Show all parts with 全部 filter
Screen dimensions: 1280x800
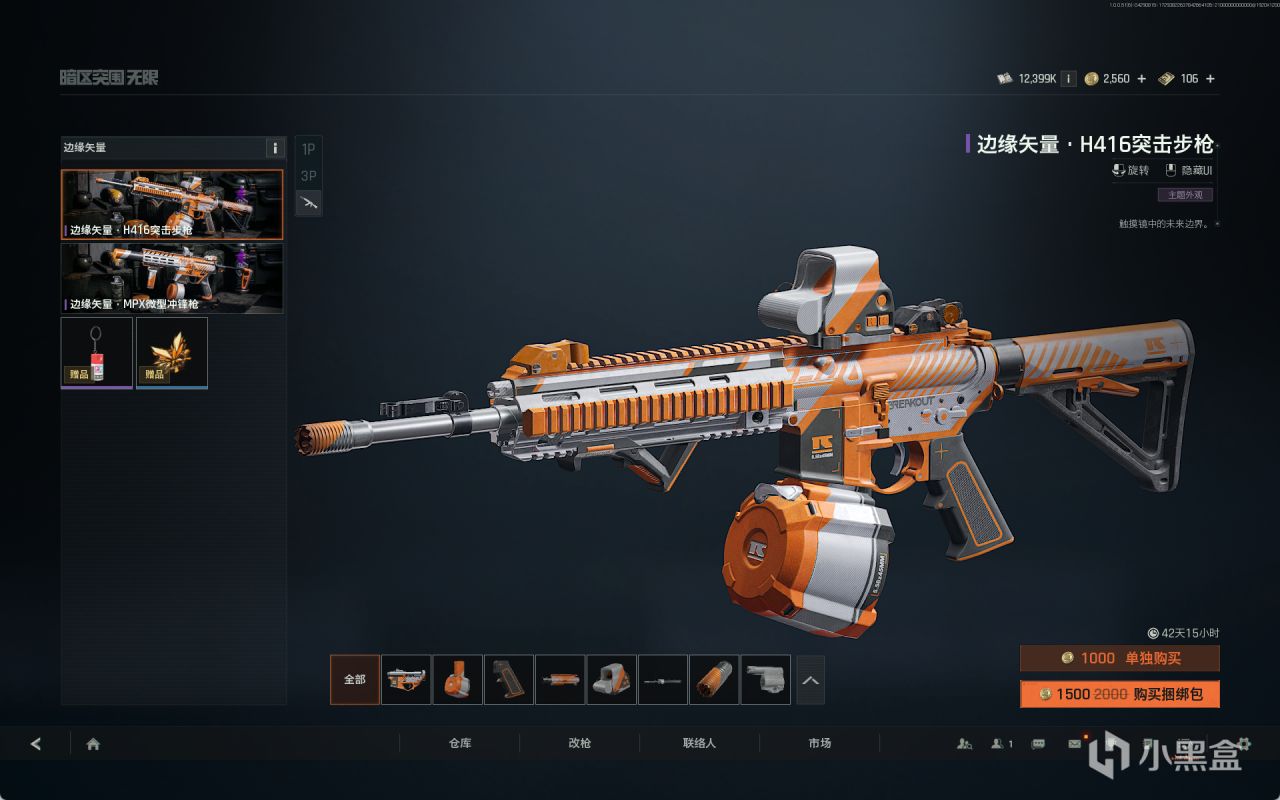pos(355,680)
